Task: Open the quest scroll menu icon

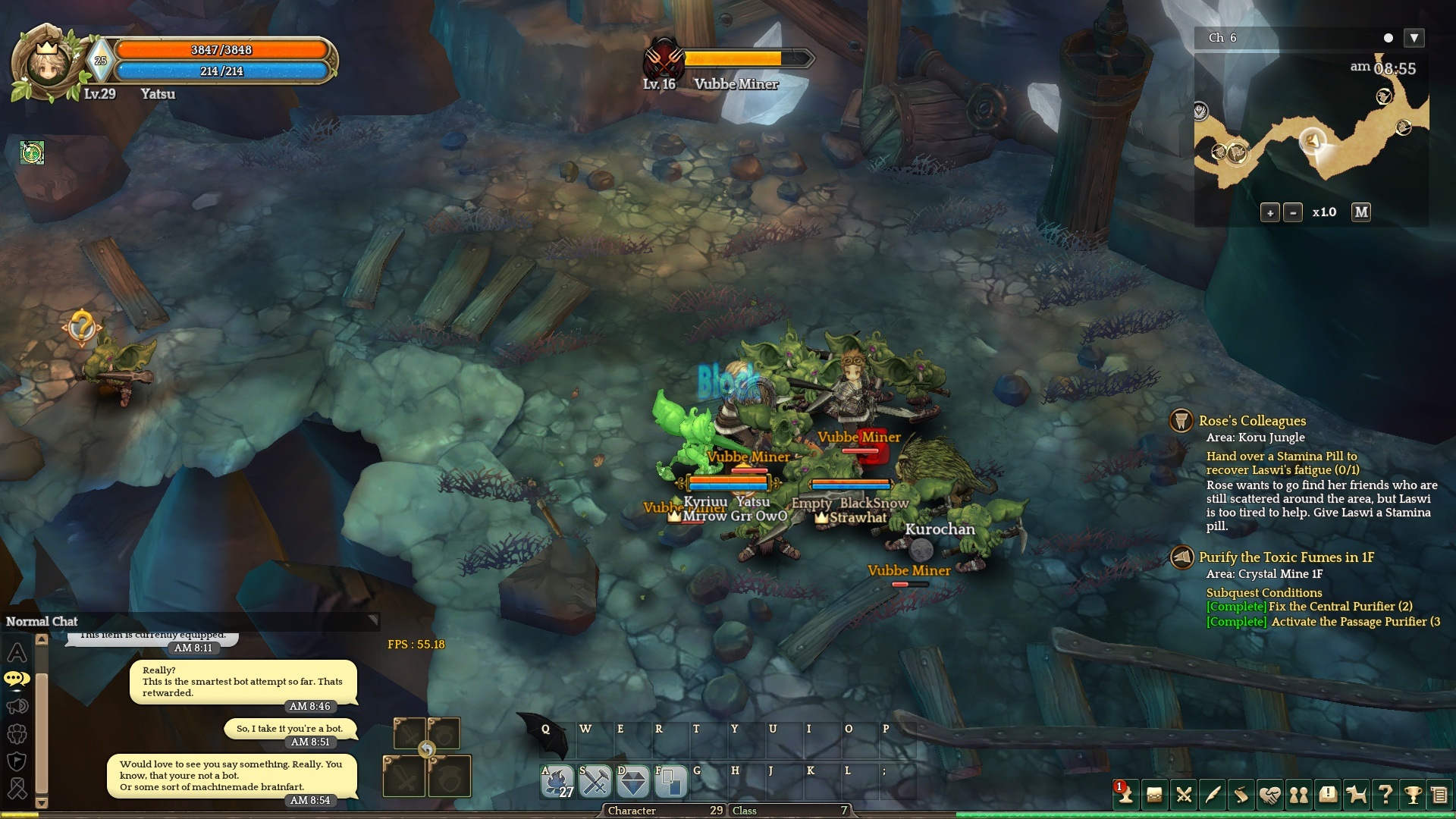Action: click(x=1241, y=794)
